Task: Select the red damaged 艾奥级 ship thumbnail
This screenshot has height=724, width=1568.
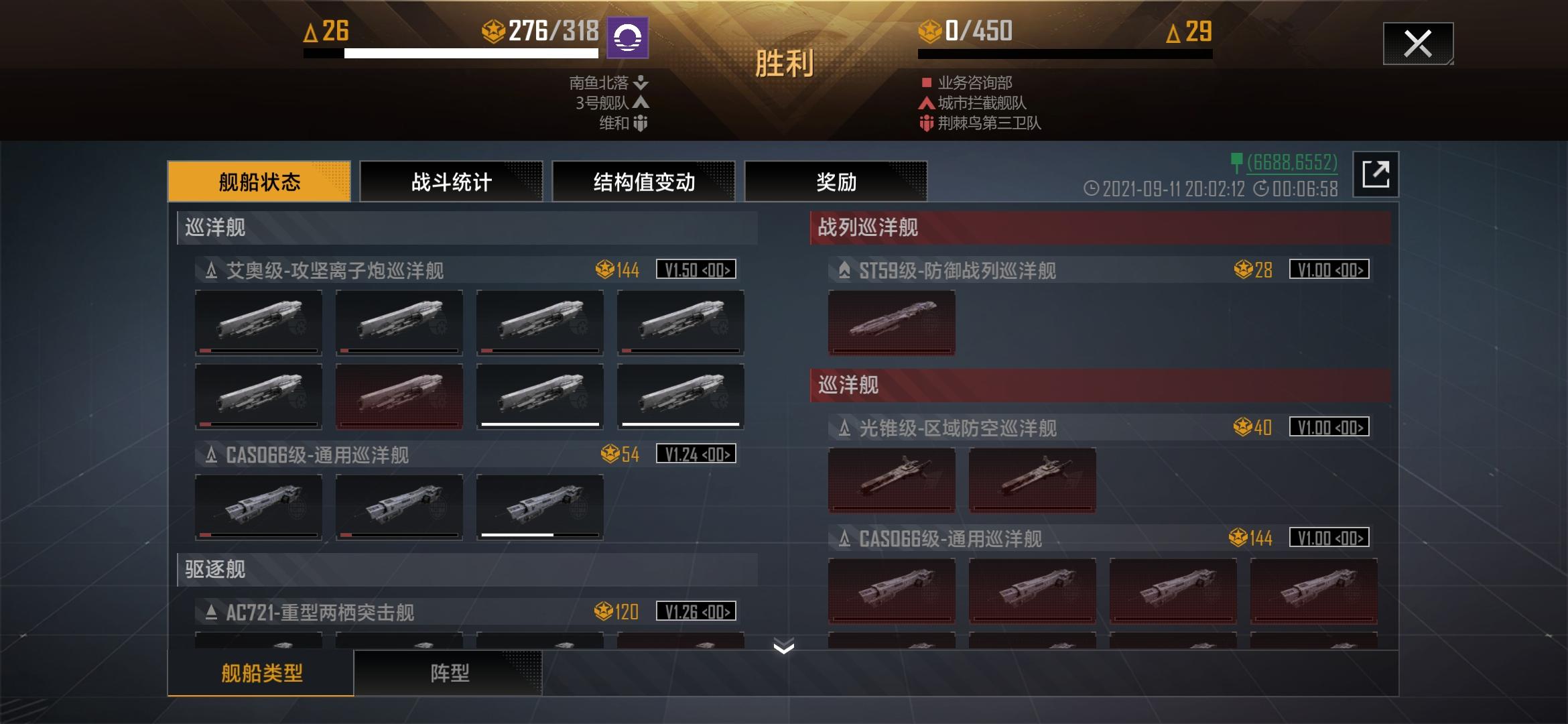Action: tap(398, 396)
